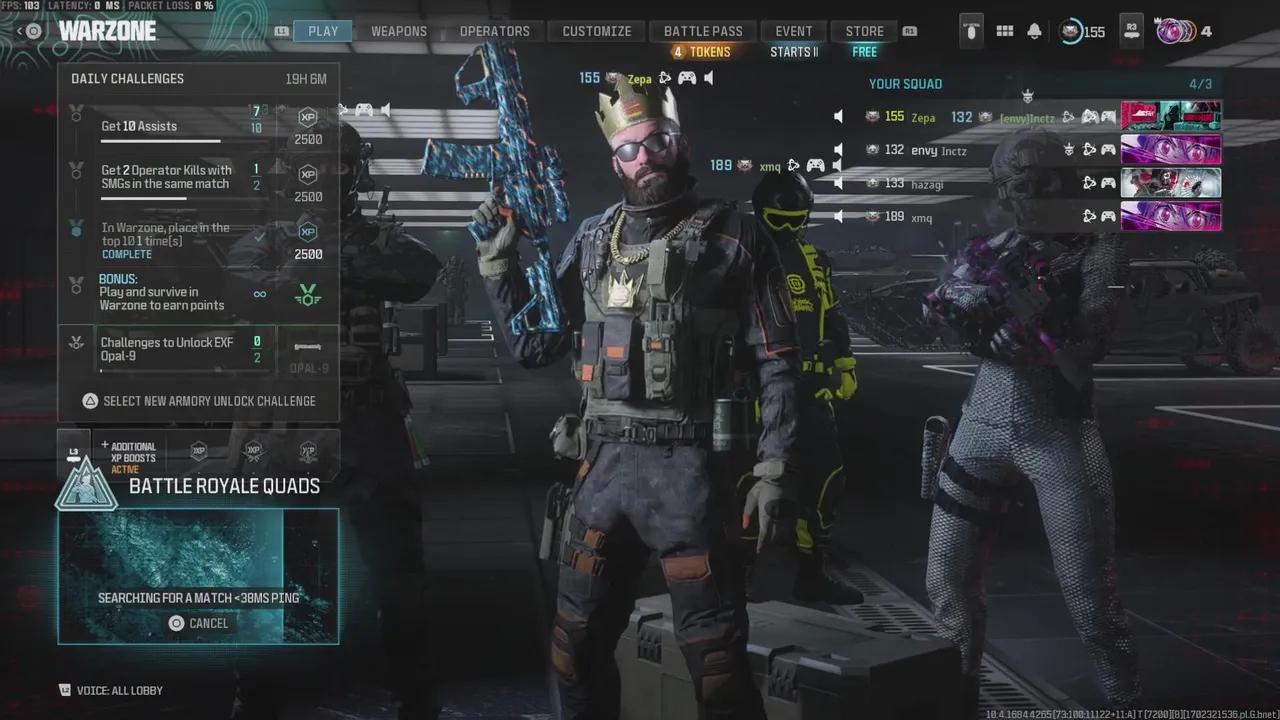The image size is (1280, 720).
Task: Show the Event tab
Action: (795, 31)
